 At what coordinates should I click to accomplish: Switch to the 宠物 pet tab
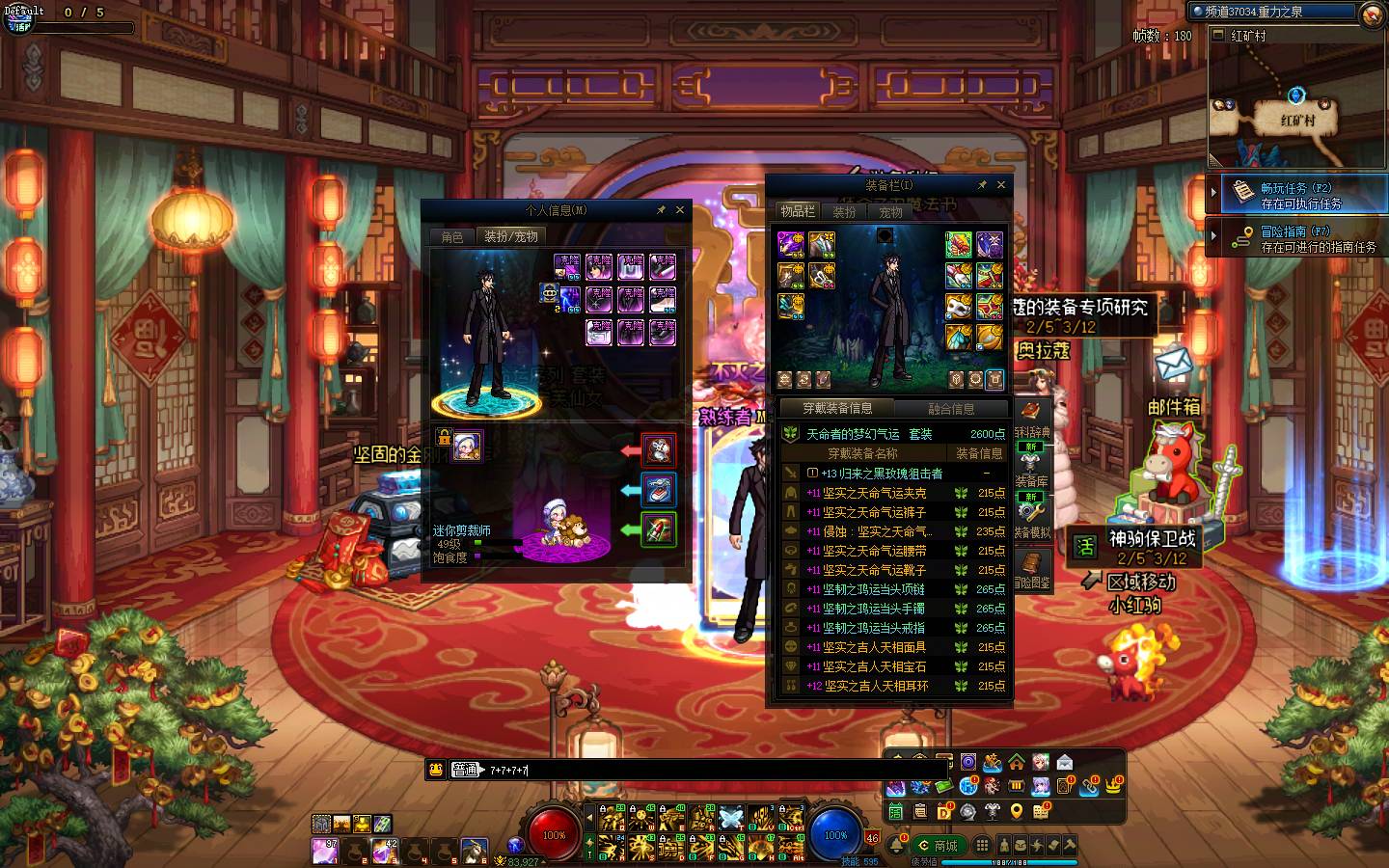pos(890,212)
